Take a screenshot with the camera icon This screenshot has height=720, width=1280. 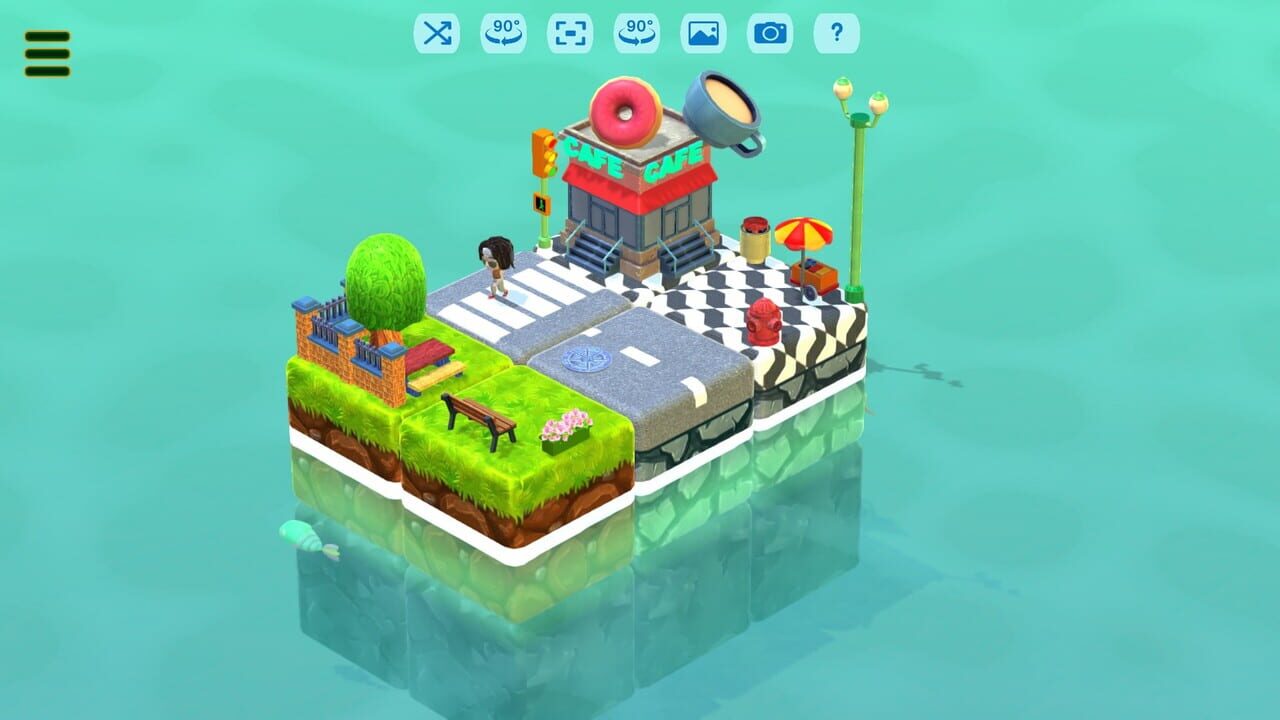click(x=769, y=32)
